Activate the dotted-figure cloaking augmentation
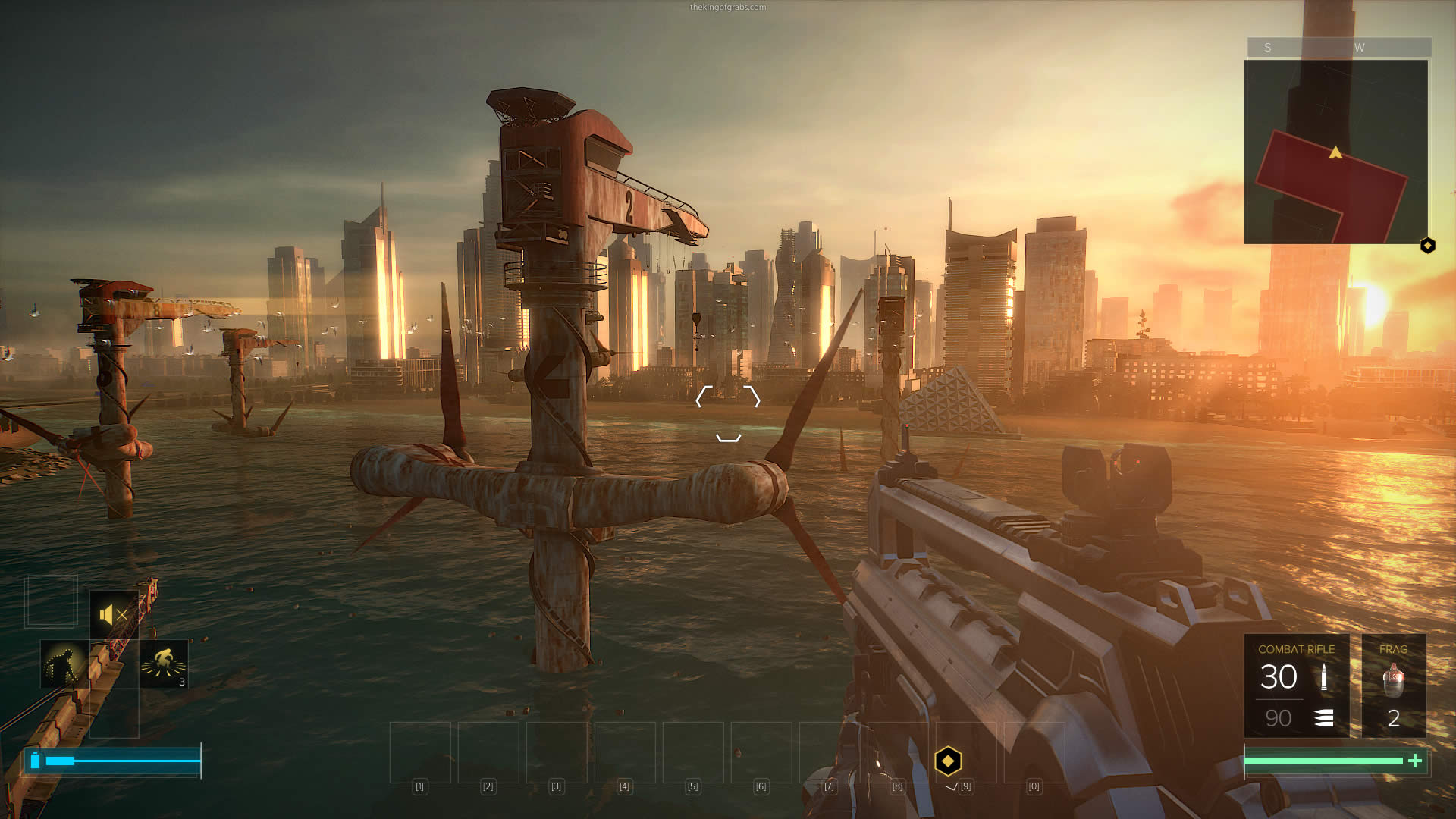The height and width of the screenshot is (819, 1456). 64,664
